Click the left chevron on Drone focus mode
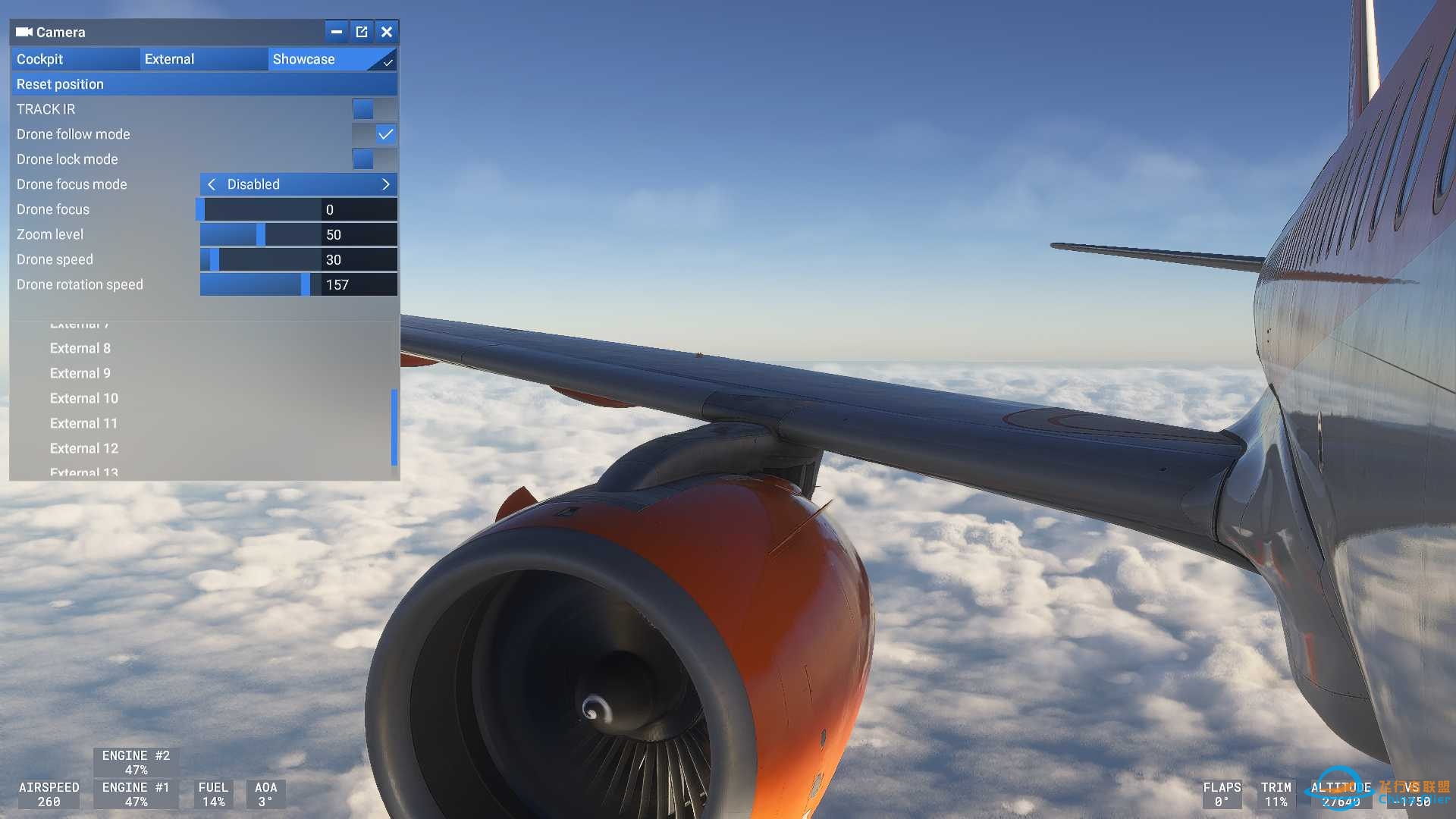The image size is (1456, 819). click(x=212, y=184)
